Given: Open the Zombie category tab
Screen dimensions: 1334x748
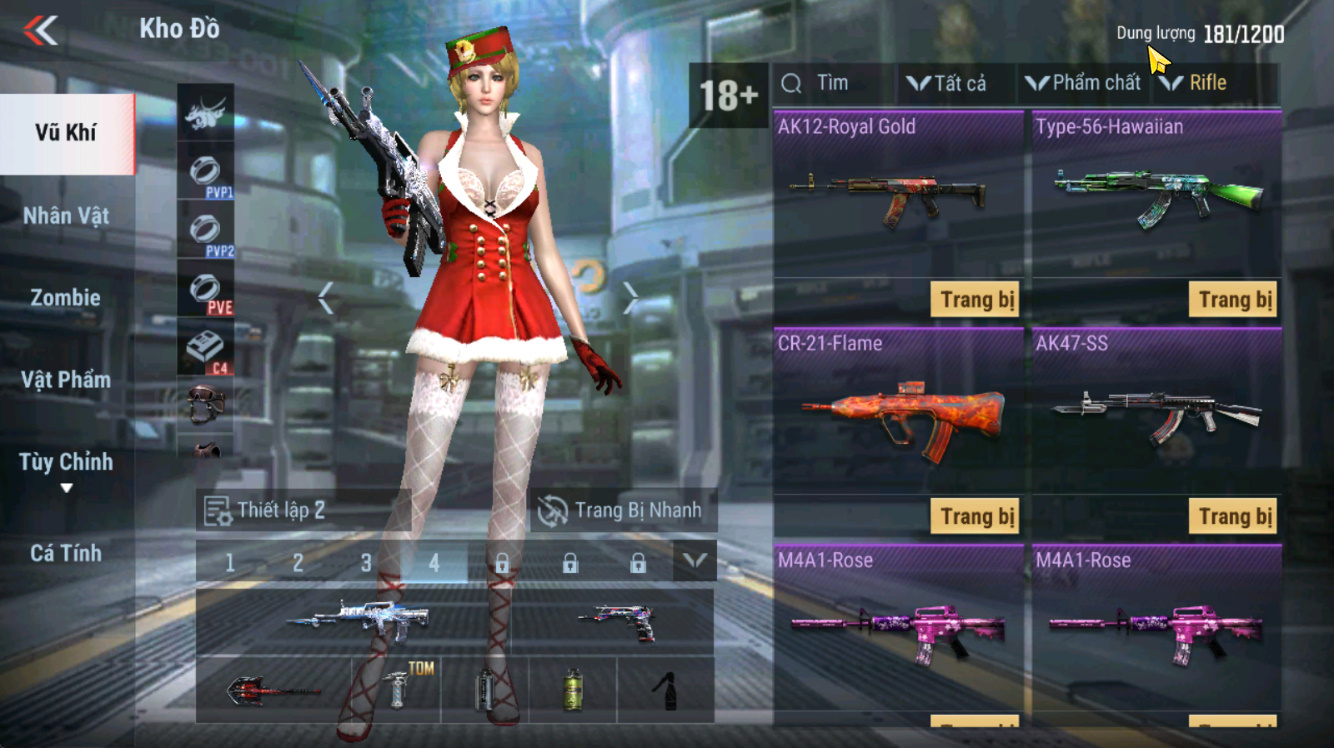Looking at the screenshot, I should 66,297.
